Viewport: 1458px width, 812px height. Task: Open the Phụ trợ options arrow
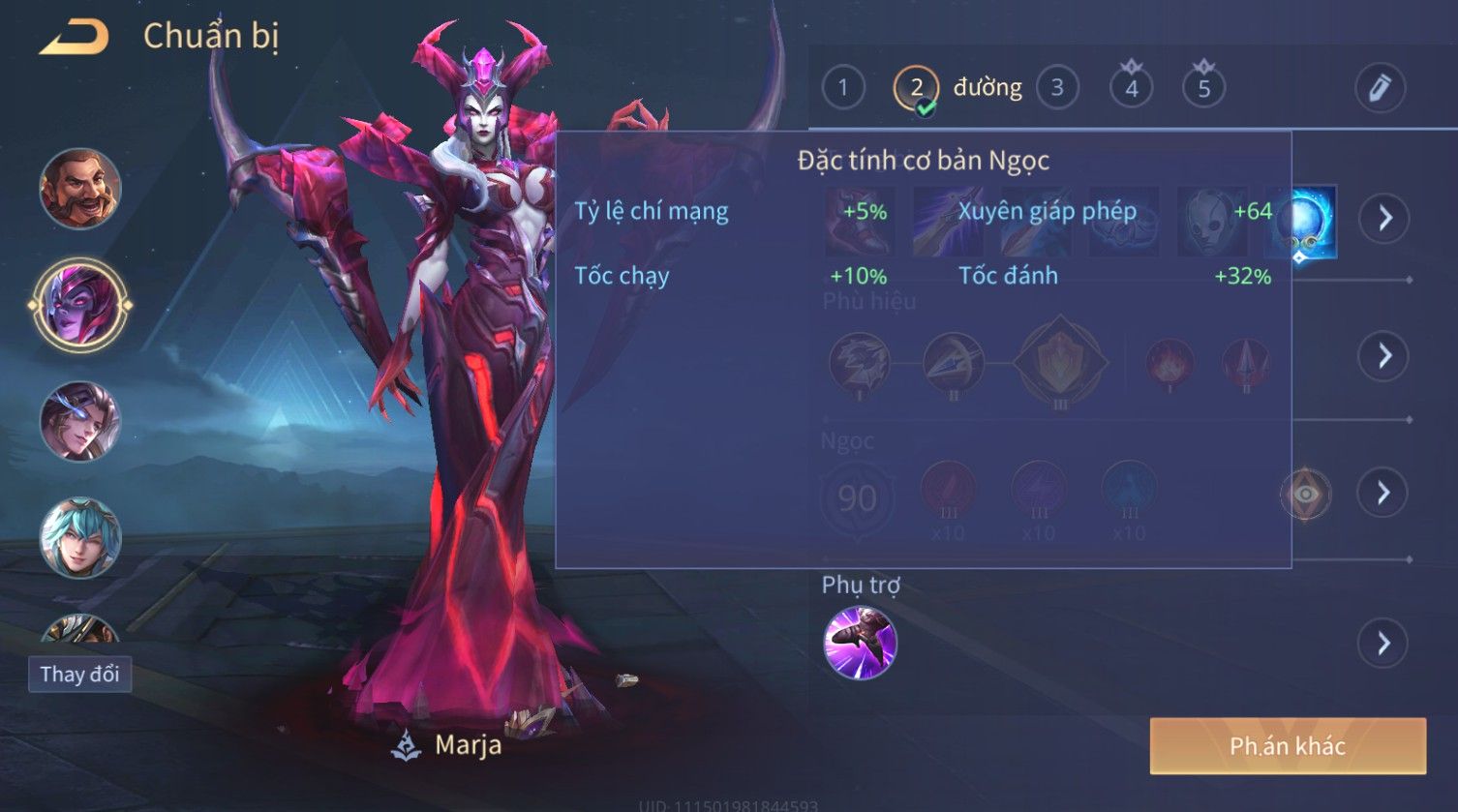[1384, 643]
